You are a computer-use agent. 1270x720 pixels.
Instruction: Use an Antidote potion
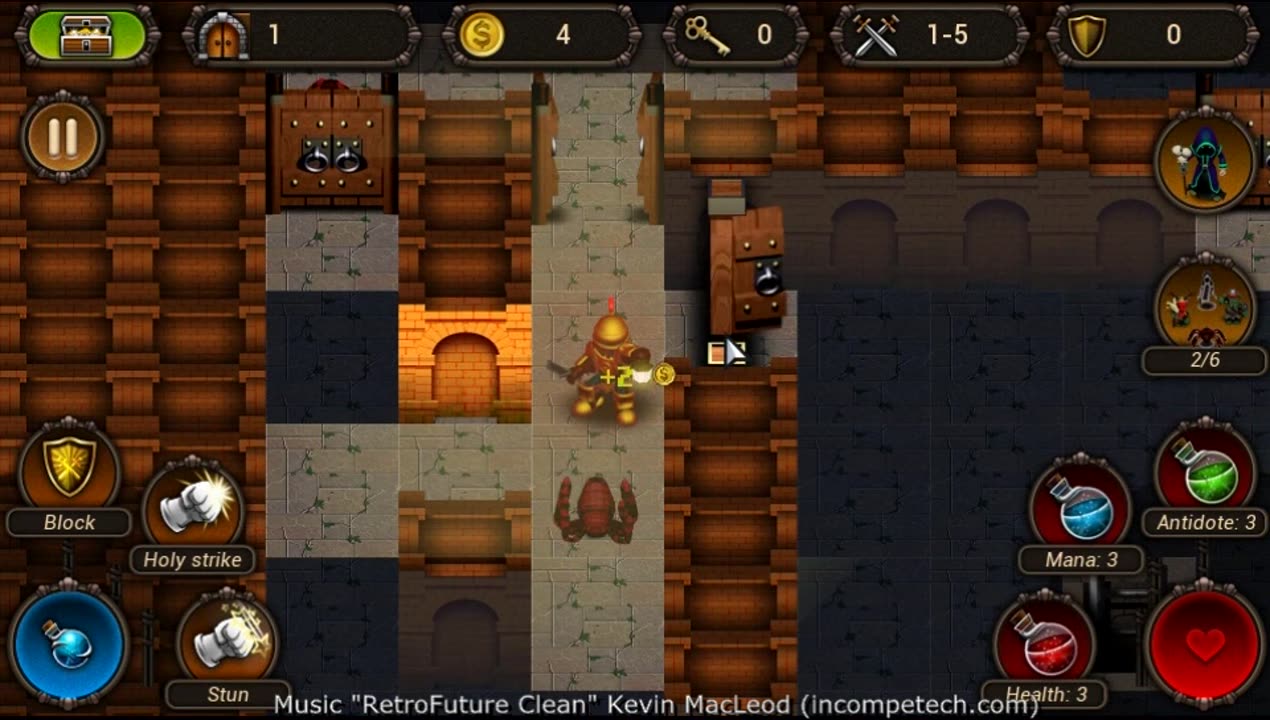pyautogui.click(x=1205, y=472)
